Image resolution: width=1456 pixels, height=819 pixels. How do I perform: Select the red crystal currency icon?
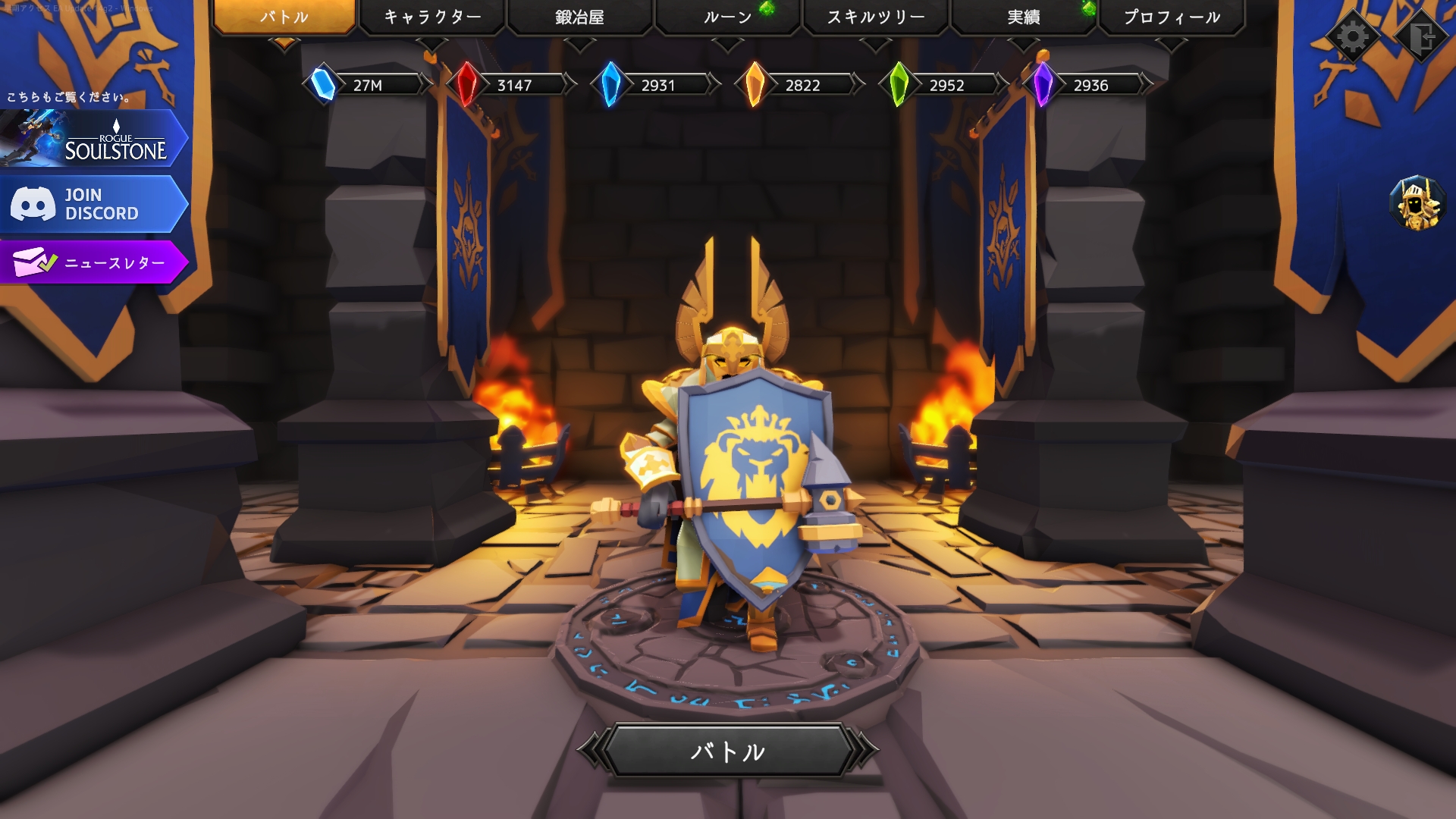coord(468,85)
